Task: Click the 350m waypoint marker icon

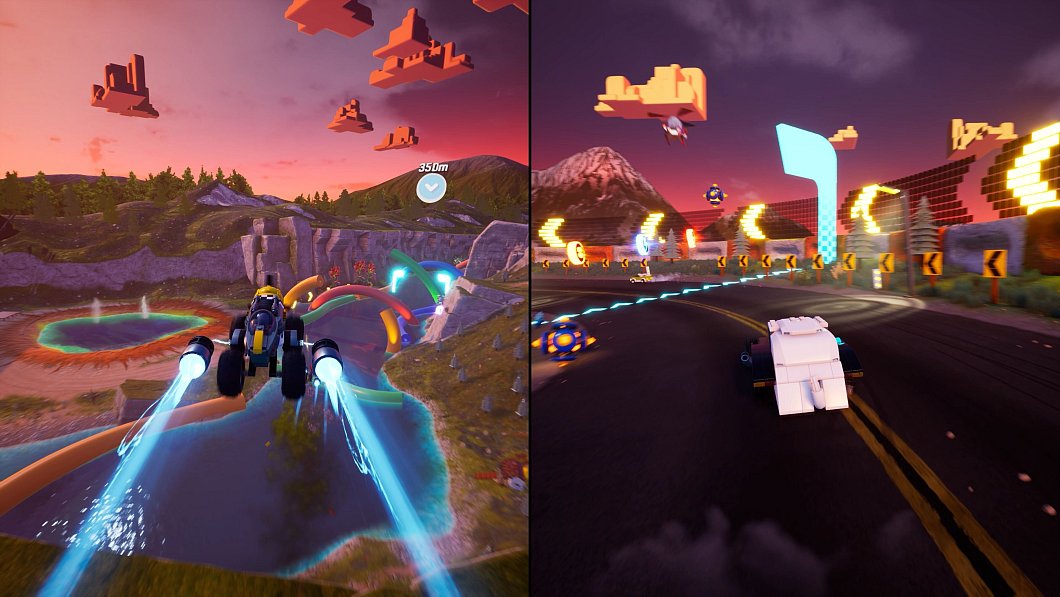Action: click(x=431, y=186)
